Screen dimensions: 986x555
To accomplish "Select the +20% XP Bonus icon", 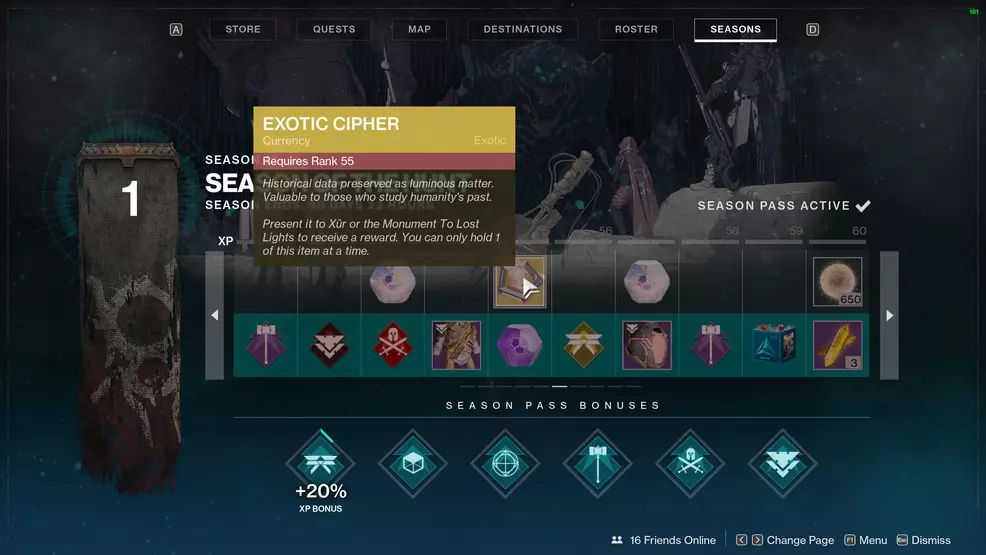I will coord(320,463).
